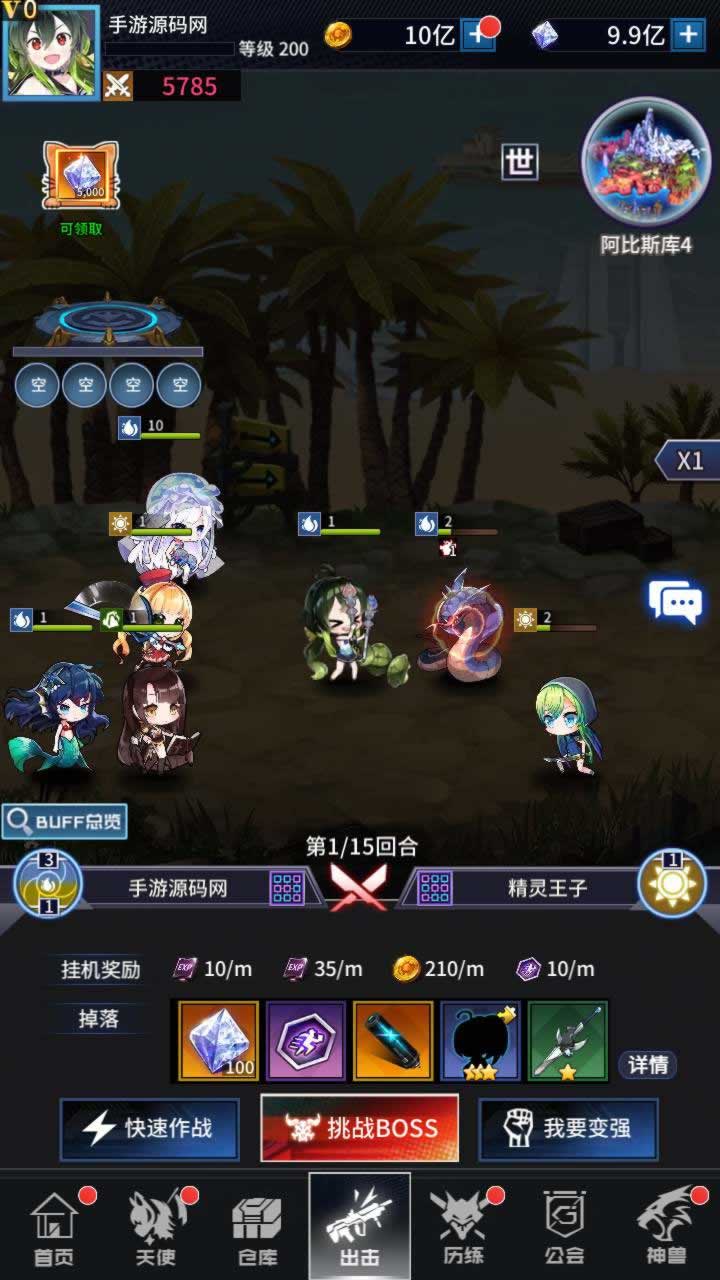Open the player avatar profile
The height and width of the screenshot is (1280, 720).
coord(51,52)
